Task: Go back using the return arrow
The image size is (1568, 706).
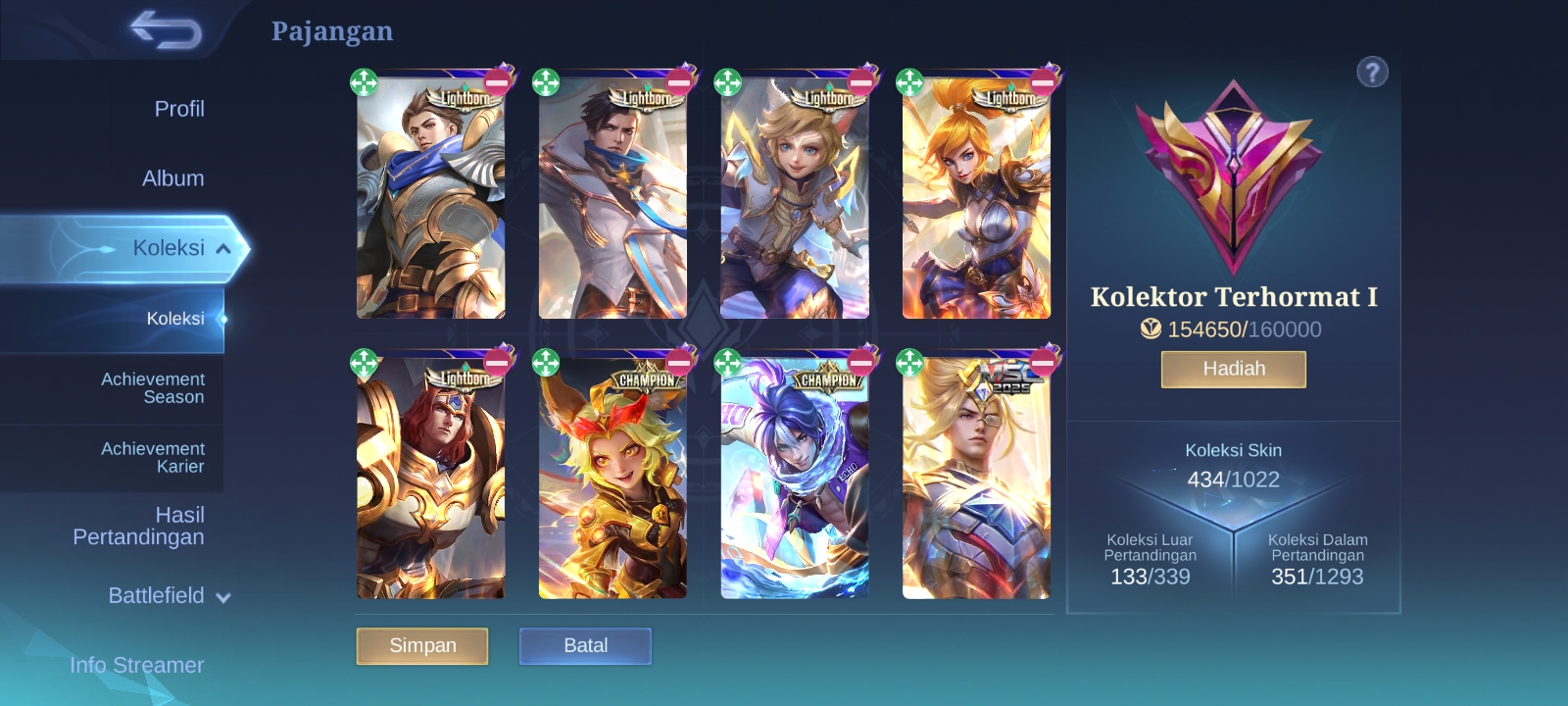Action: click(x=165, y=29)
